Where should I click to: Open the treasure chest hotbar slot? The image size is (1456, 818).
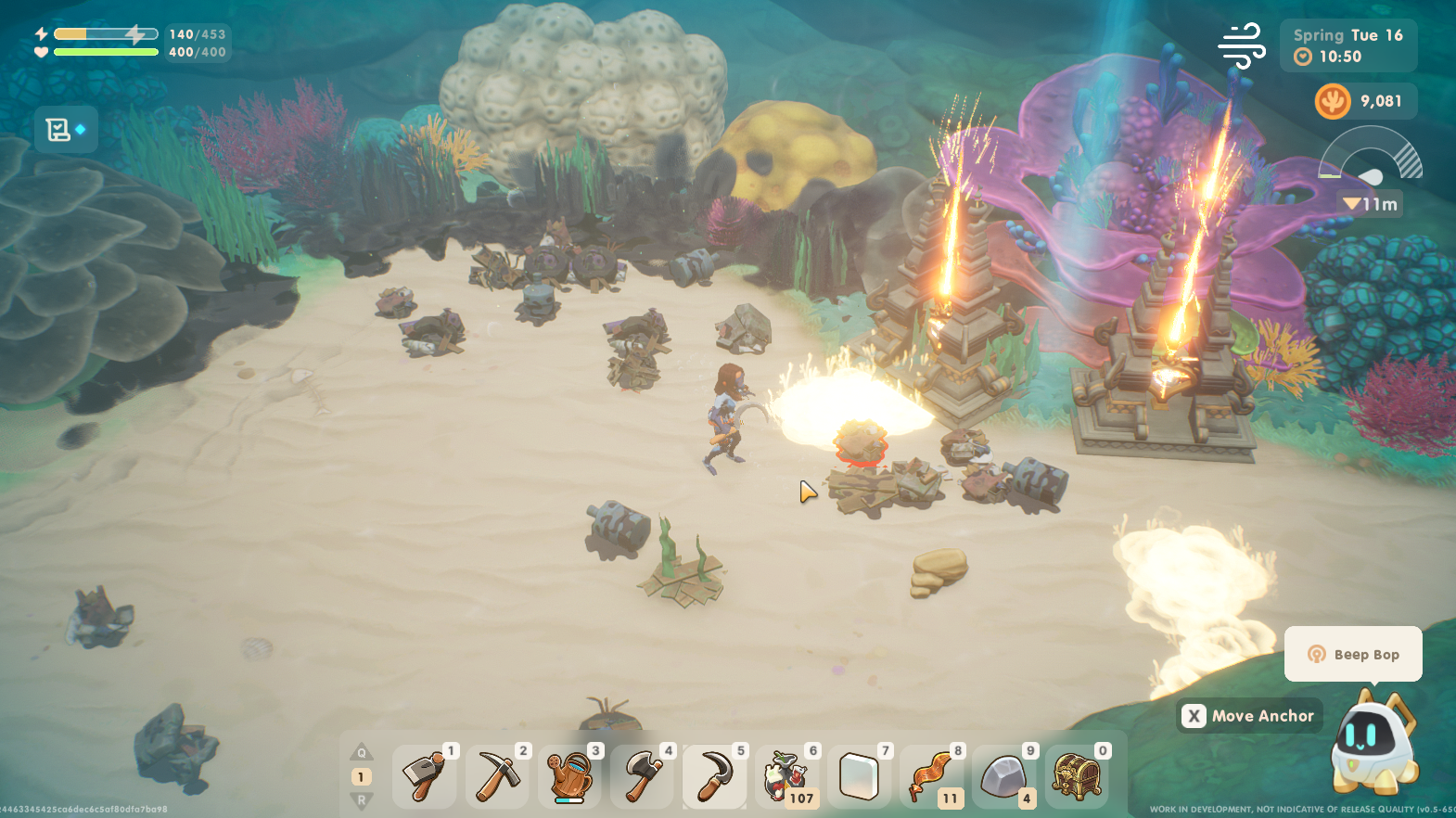[1076, 775]
